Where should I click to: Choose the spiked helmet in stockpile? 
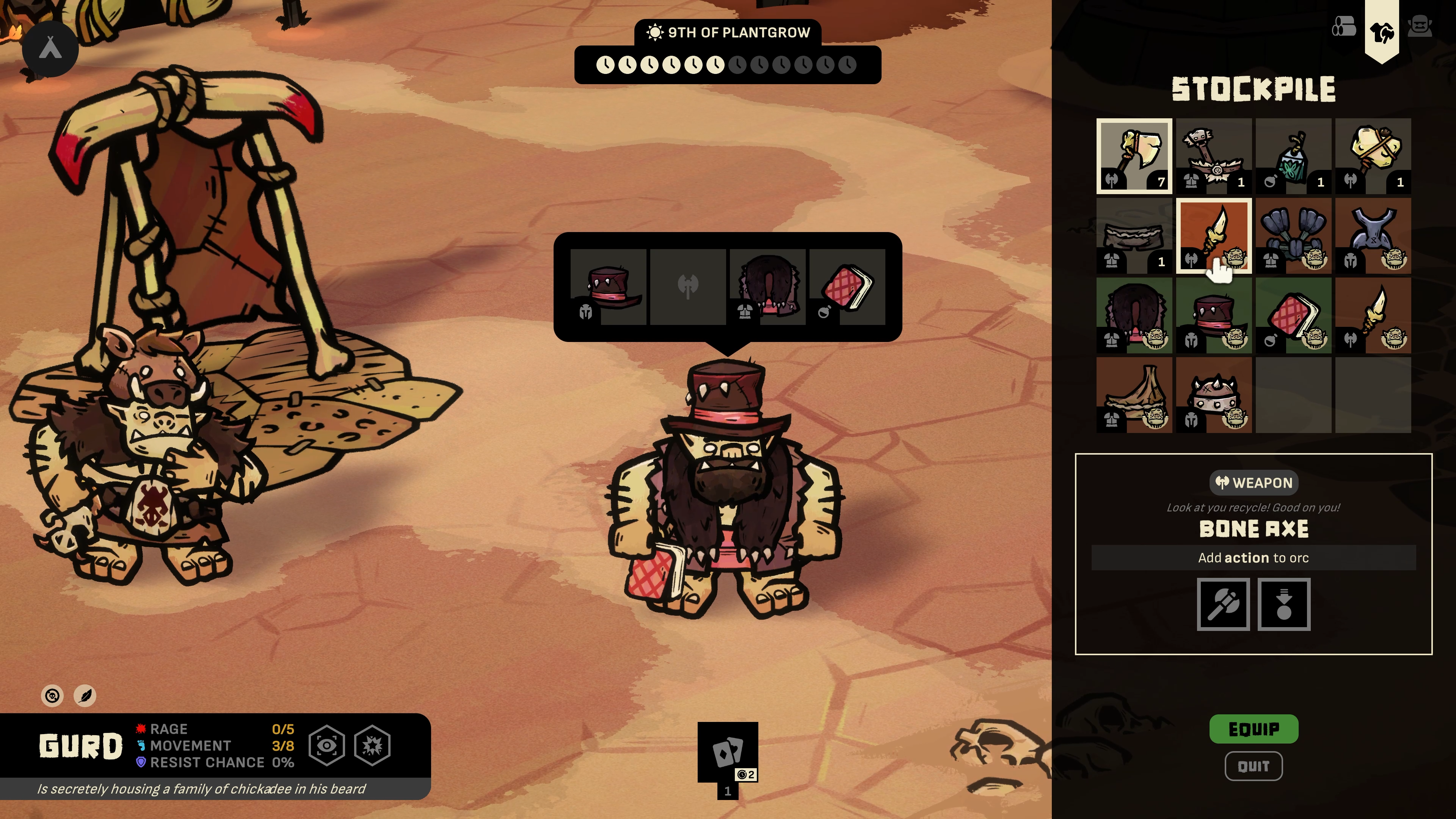[x=1213, y=395]
